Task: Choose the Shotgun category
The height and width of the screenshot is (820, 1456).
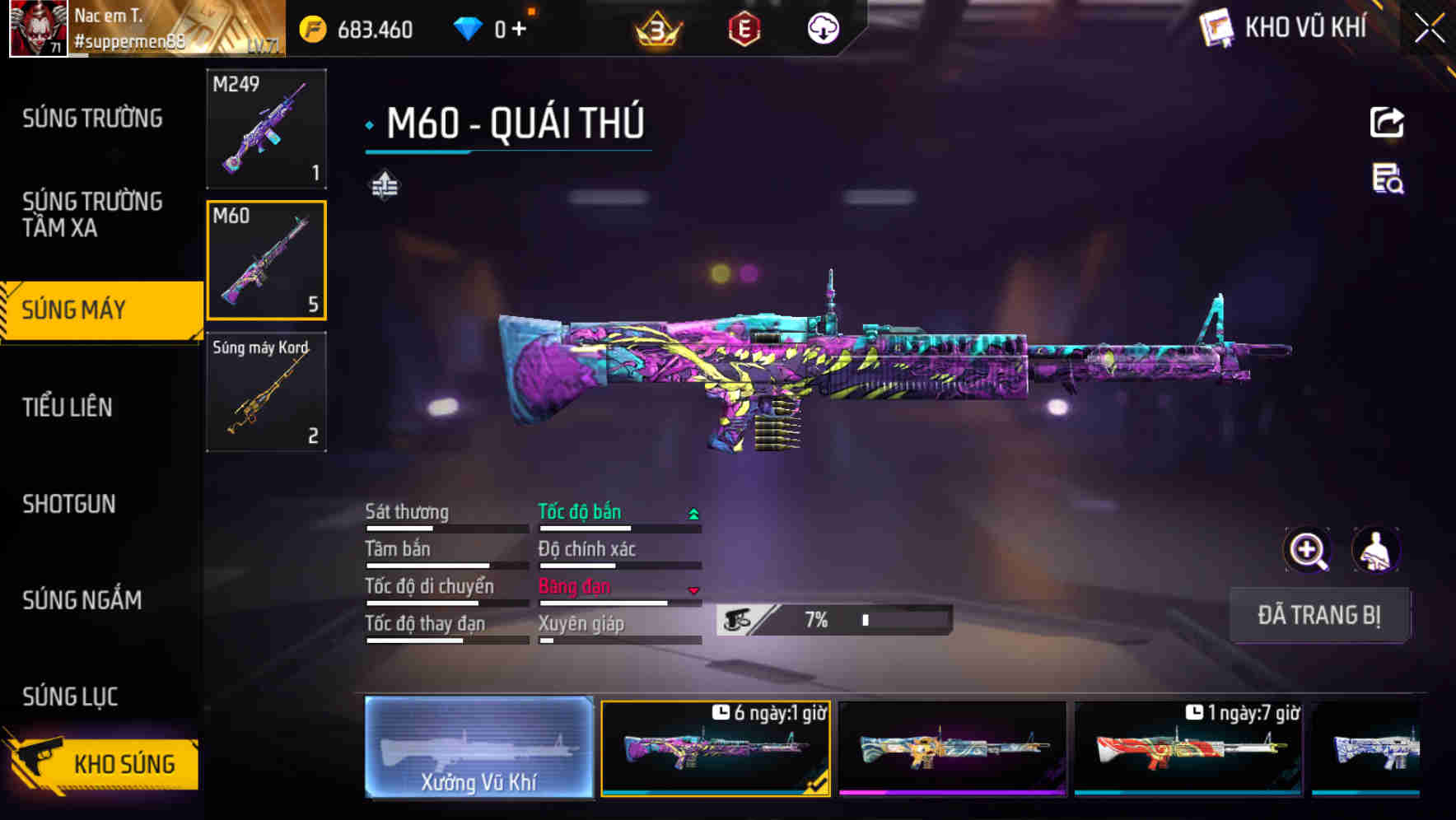Action: point(69,504)
